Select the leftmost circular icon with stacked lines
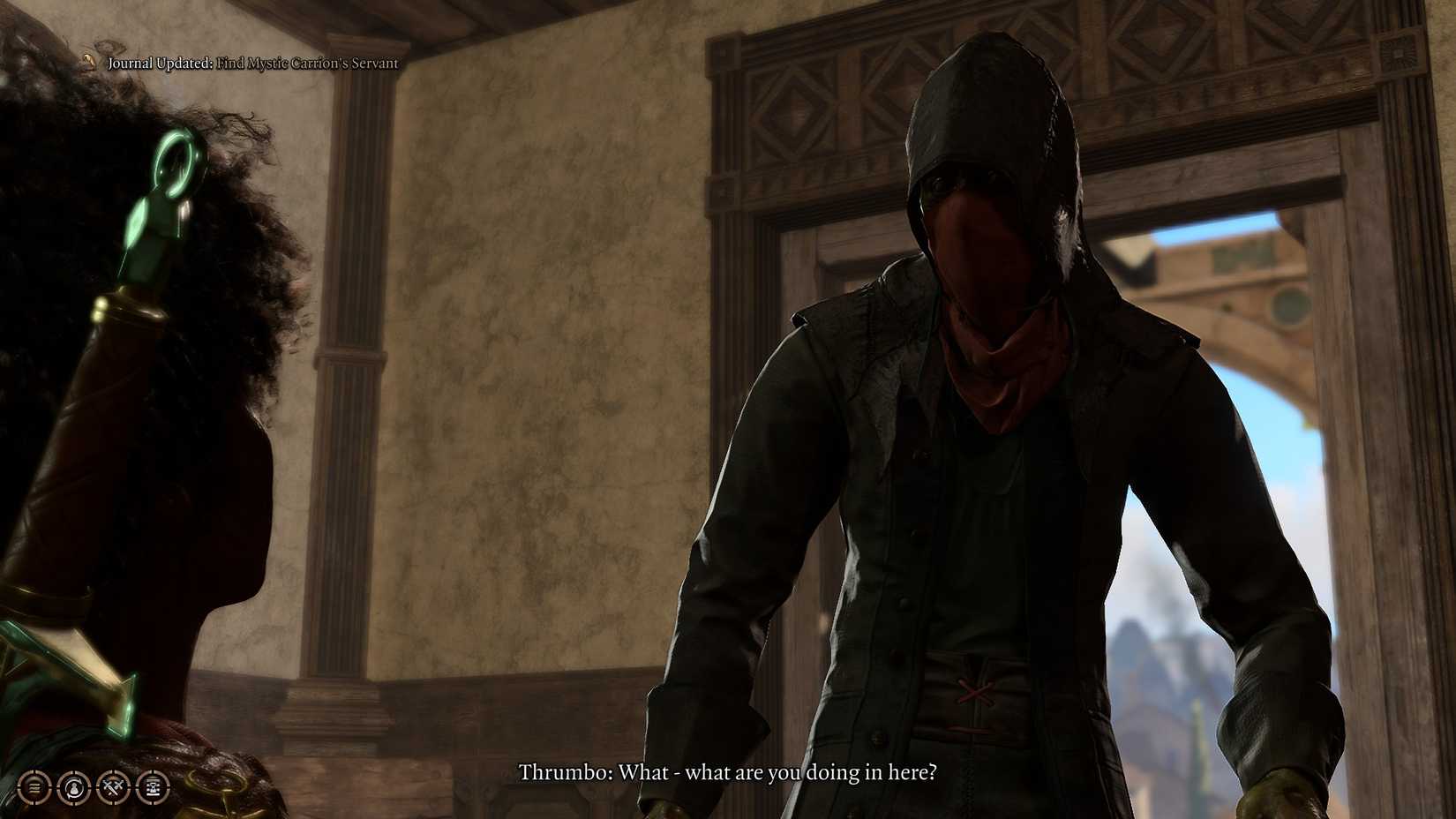The image size is (1456, 819). pyautogui.click(x=34, y=787)
